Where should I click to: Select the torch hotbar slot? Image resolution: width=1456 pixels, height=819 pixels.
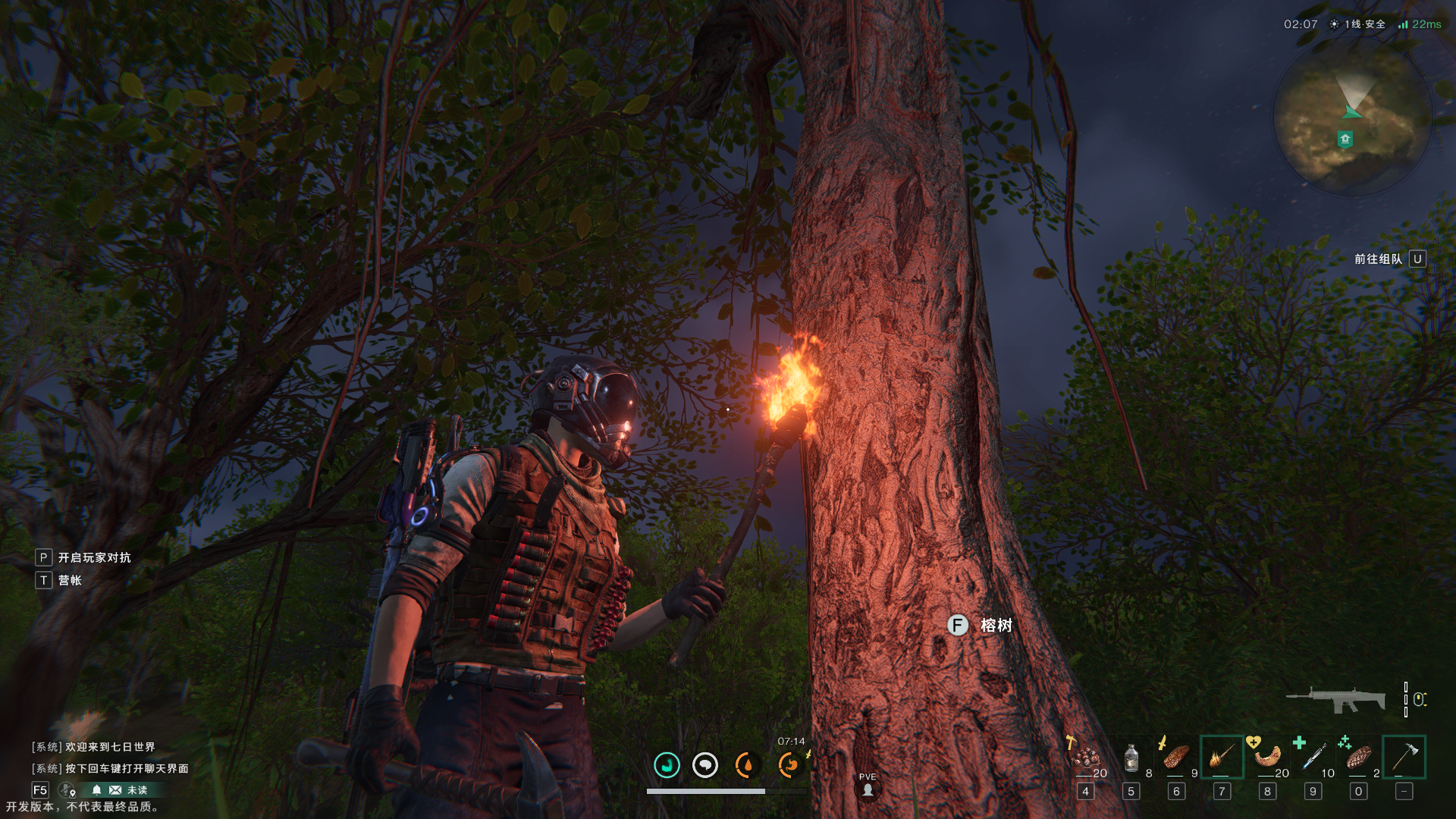[x=1222, y=757]
